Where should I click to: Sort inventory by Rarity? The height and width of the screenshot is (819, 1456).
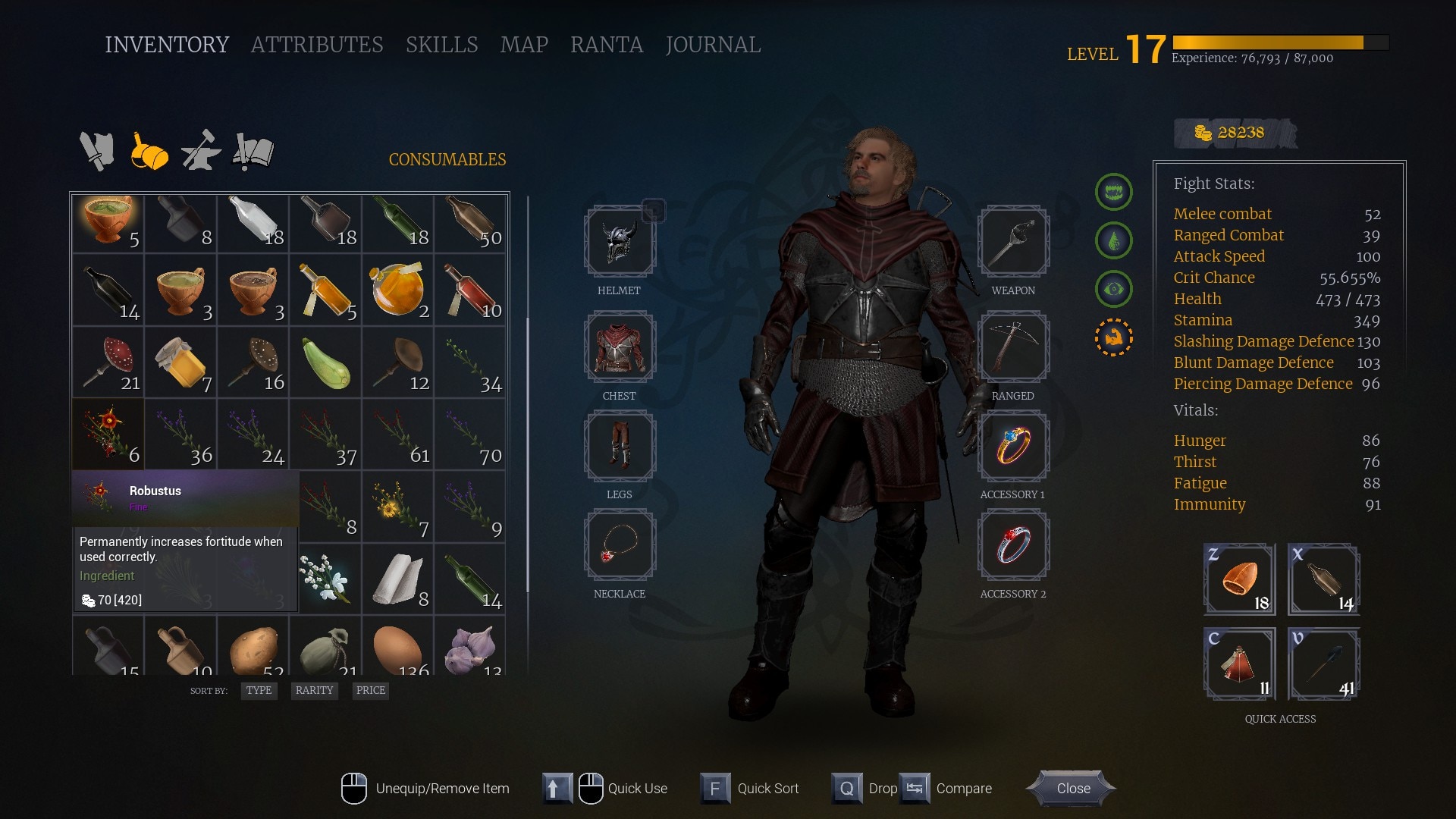click(314, 690)
